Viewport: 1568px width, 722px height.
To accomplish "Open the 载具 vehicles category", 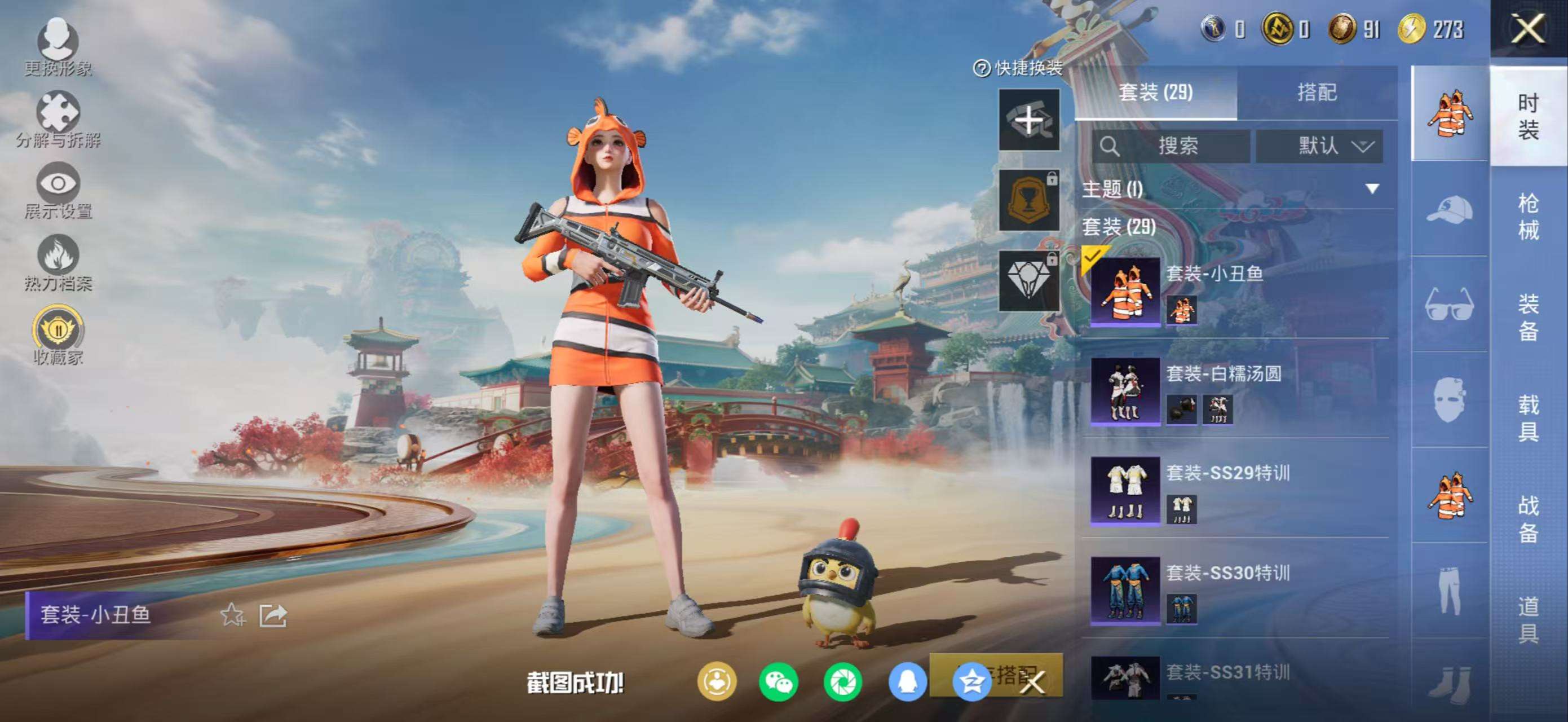I will (1529, 417).
